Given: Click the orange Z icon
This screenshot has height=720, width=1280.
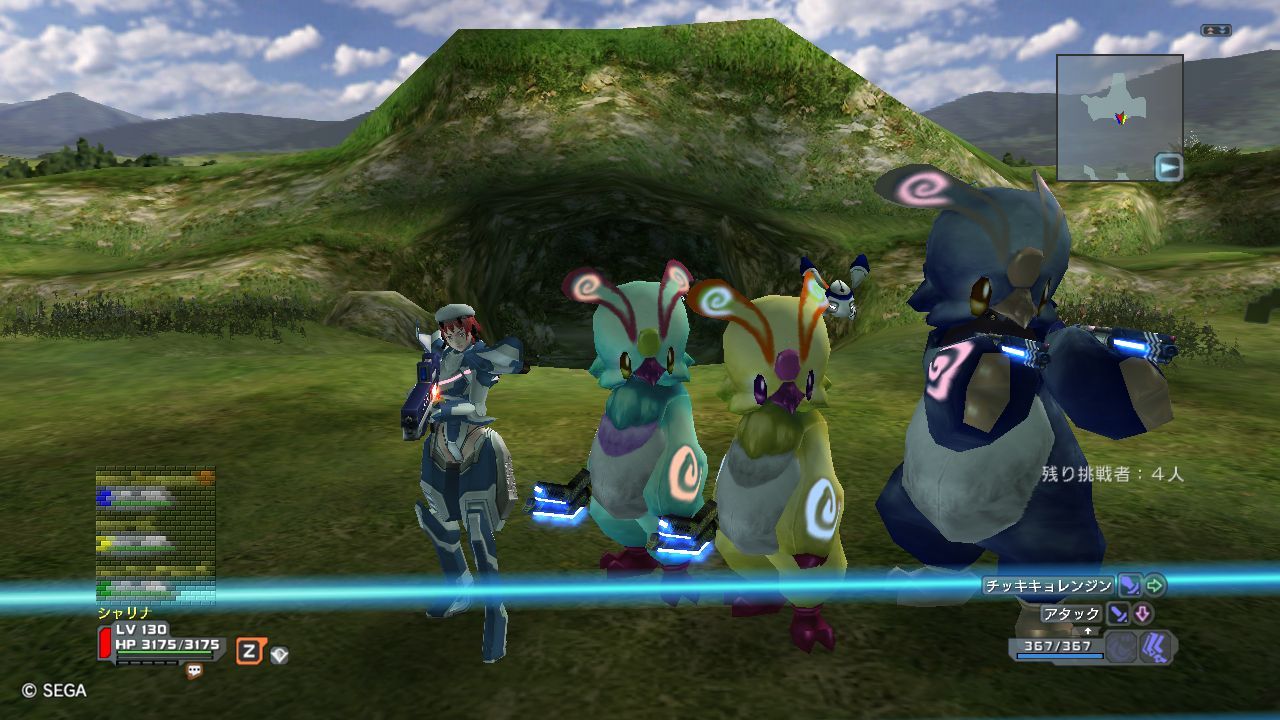Looking at the screenshot, I should pos(249,652).
